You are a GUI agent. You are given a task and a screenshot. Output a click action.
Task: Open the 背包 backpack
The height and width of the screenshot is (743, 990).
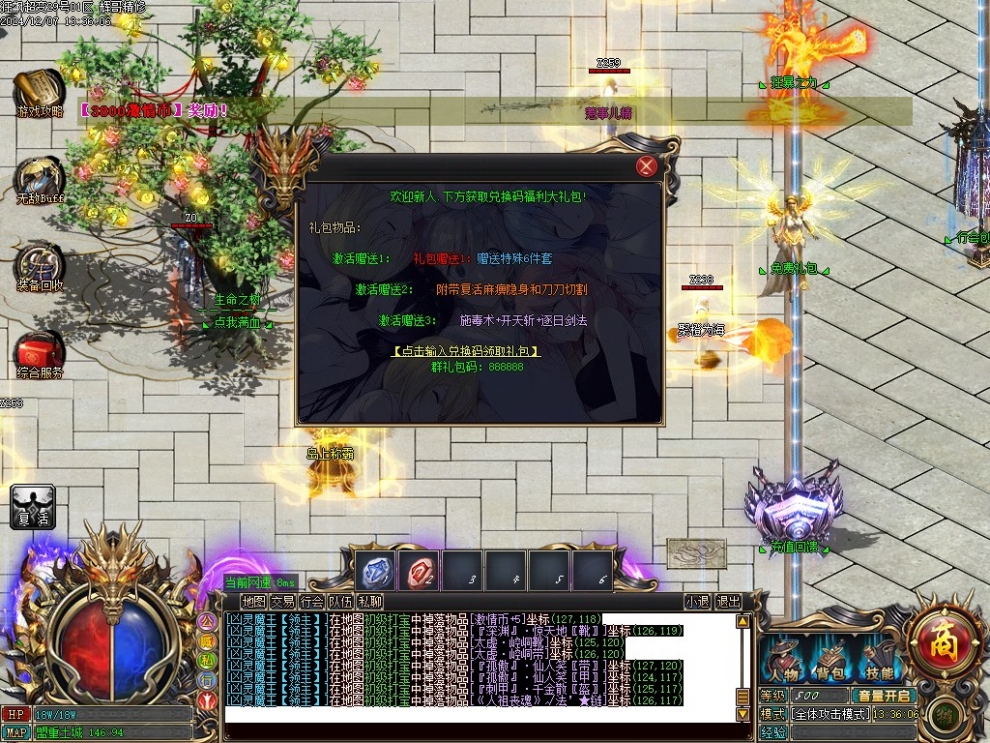[x=831, y=661]
